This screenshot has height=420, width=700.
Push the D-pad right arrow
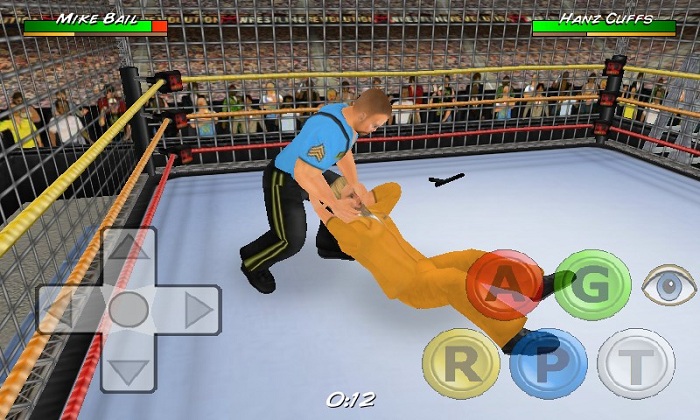tap(194, 310)
